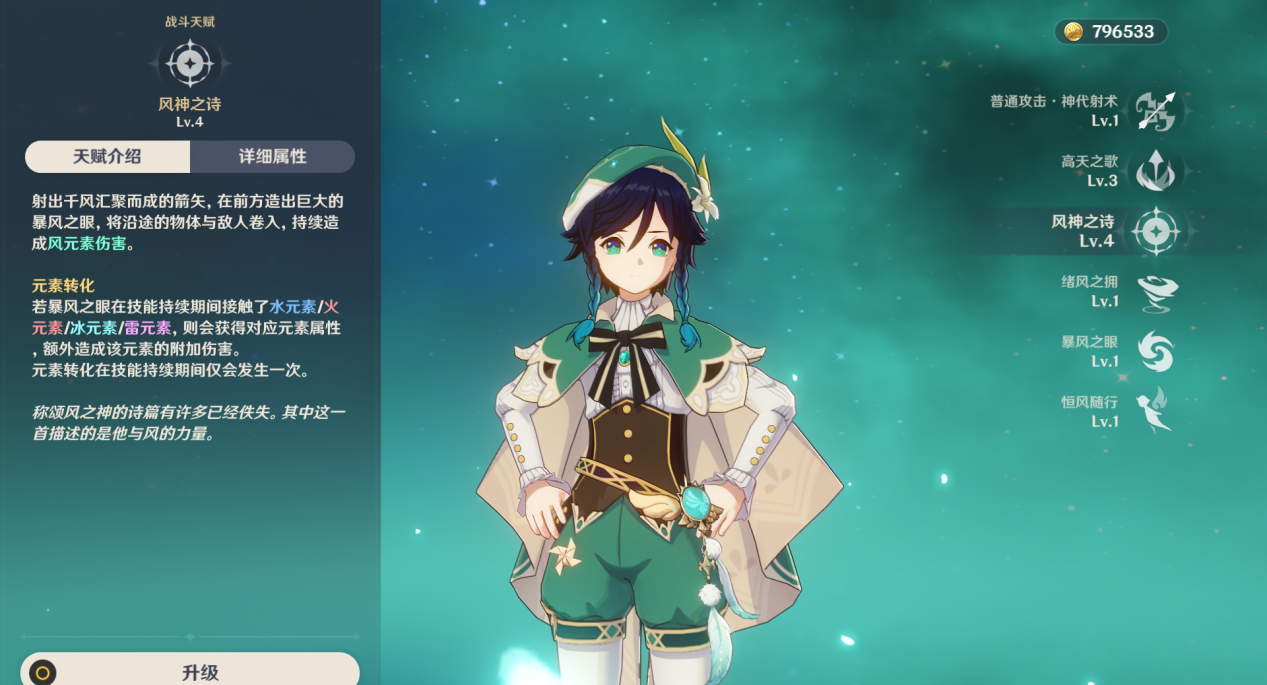Screen dimensions: 1267x685
Task: Select the 风神之诗 talent in list
Action: [1155, 232]
